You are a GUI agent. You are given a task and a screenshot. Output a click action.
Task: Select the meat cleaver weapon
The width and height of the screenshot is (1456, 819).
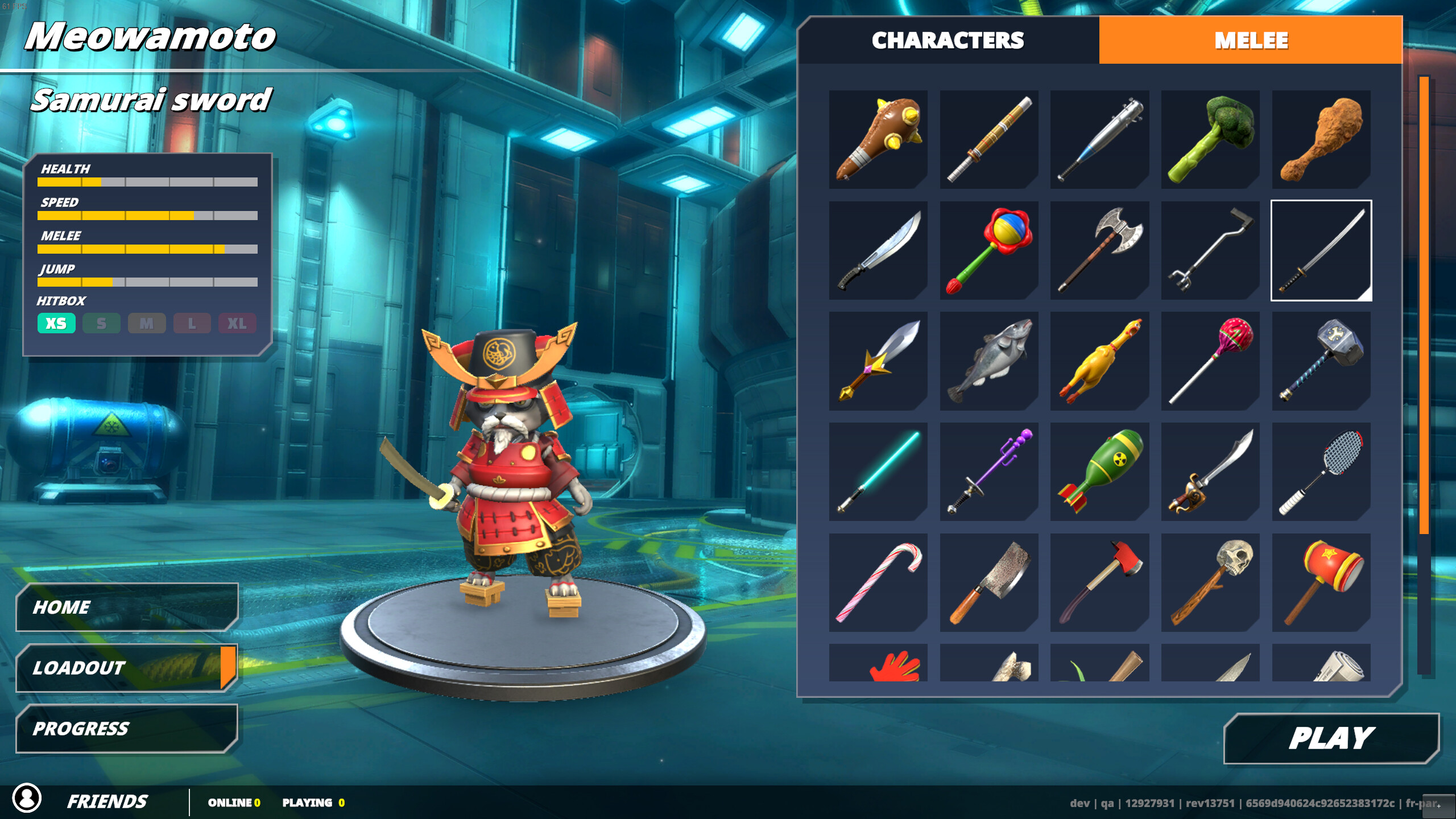988,582
